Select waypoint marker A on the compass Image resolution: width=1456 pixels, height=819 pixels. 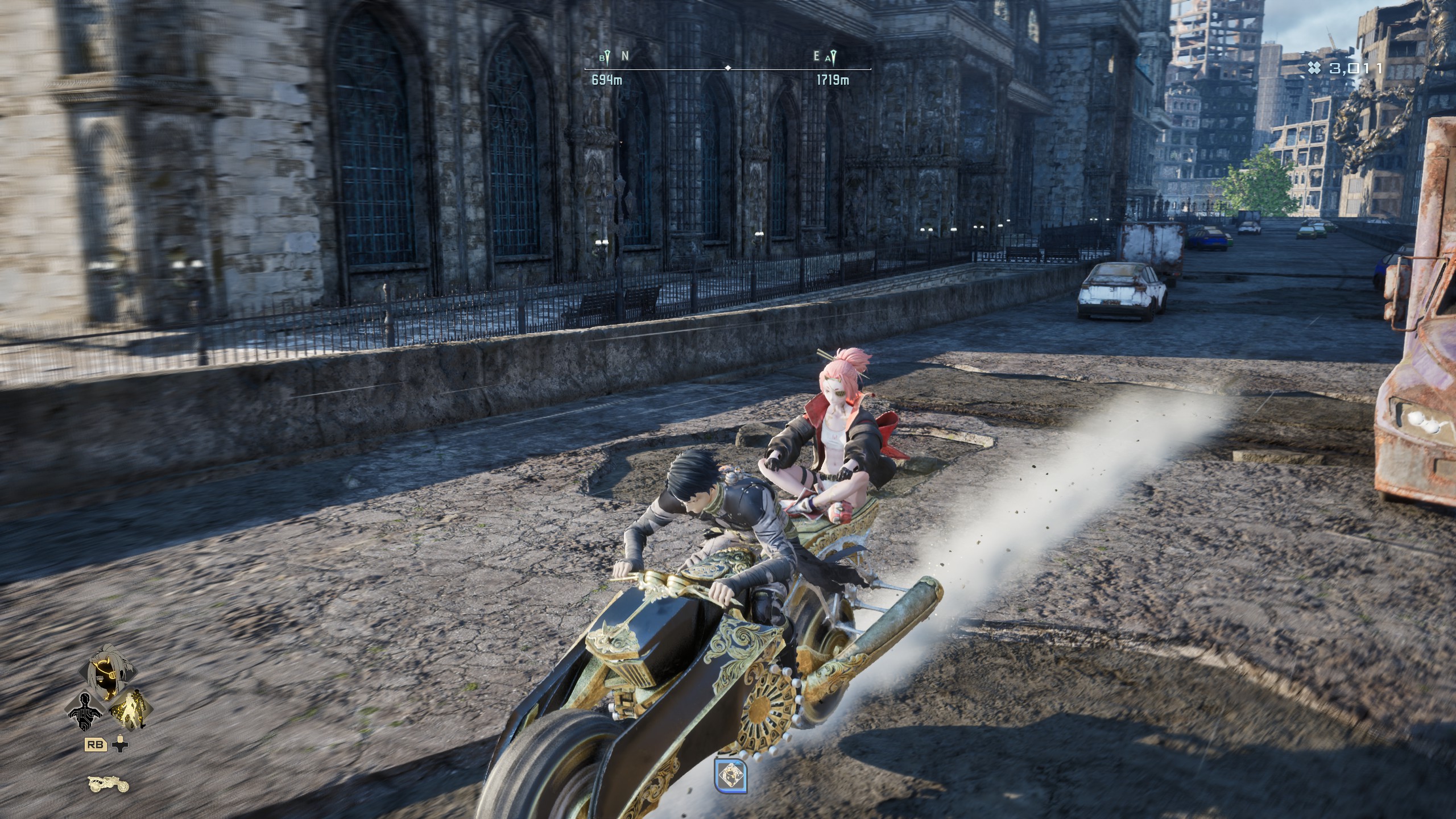tap(832, 57)
